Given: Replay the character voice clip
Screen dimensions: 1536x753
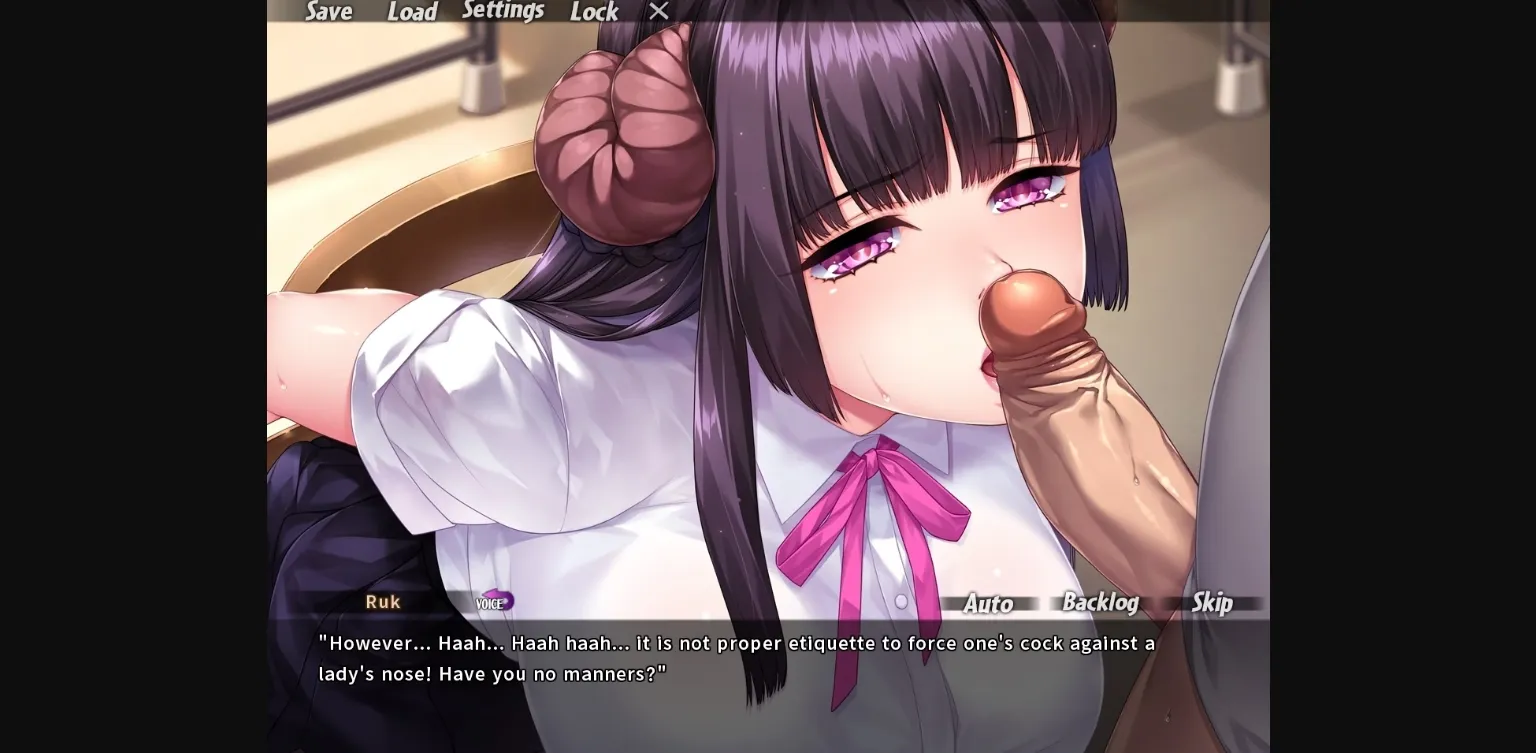Looking at the screenshot, I should pyautogui.click(x=495, y=602).
